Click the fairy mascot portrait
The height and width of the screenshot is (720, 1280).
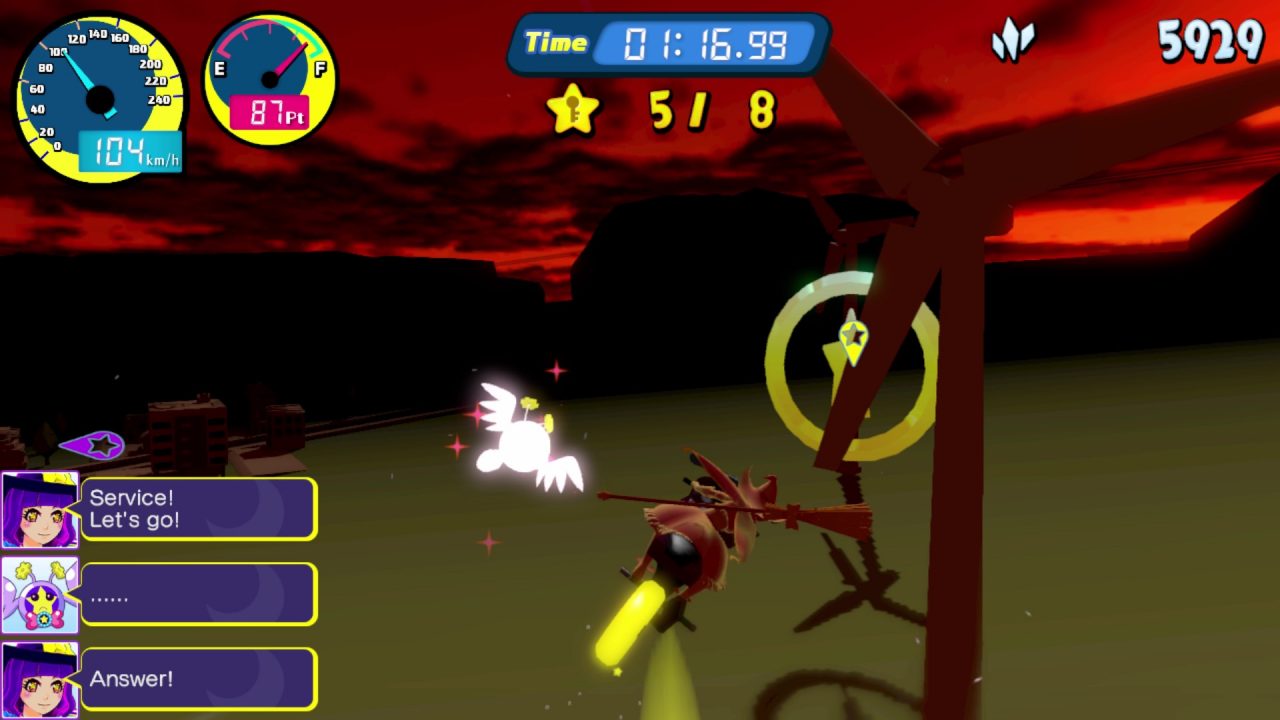tap(39, 595)
